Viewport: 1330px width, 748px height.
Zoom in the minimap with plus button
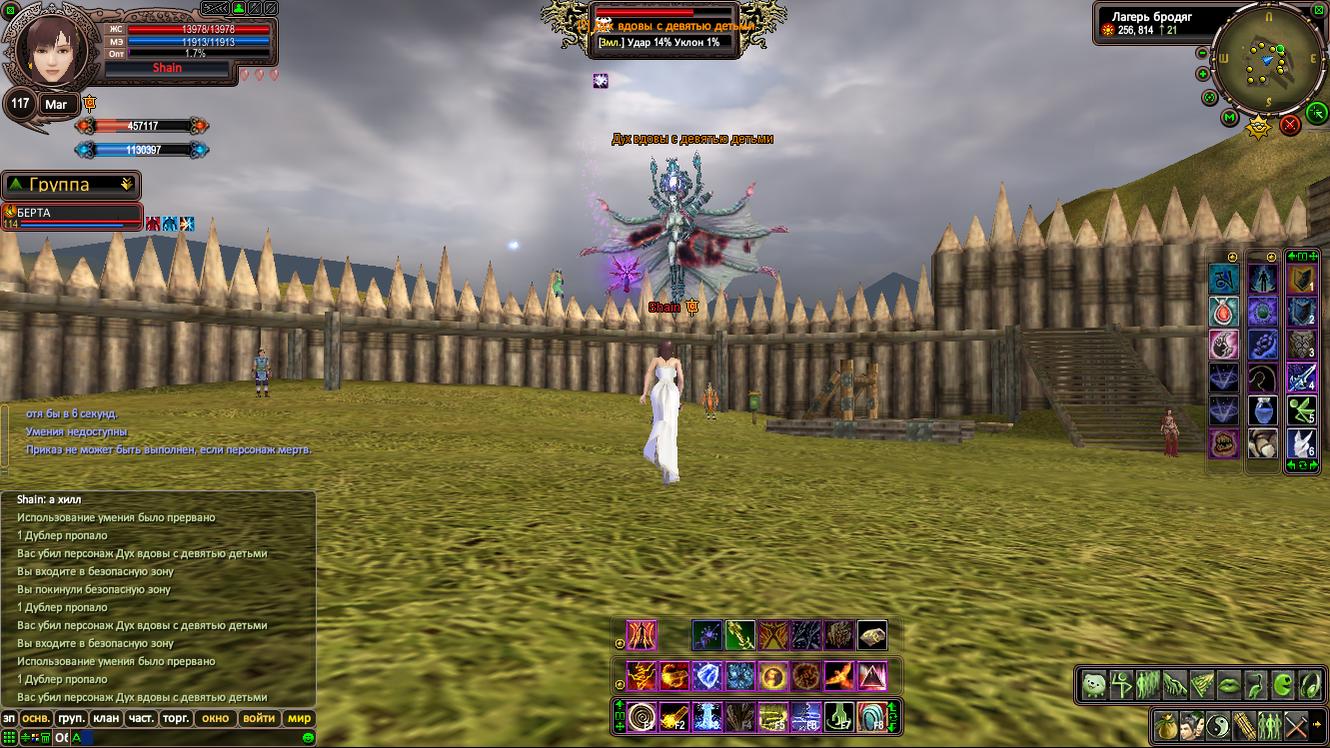pos(1202,73)
